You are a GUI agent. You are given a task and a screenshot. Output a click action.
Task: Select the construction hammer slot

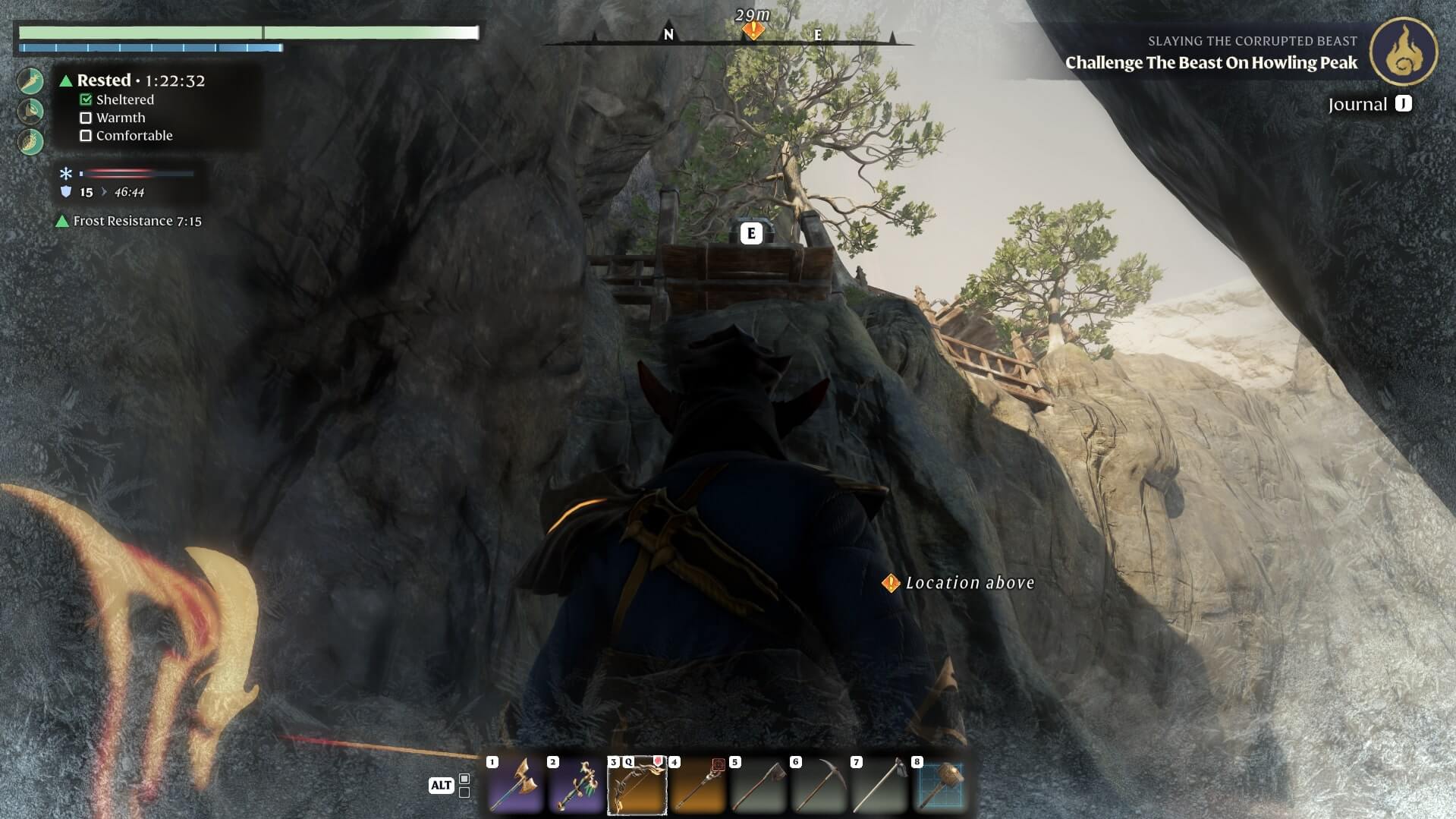[x=940, y=786]
